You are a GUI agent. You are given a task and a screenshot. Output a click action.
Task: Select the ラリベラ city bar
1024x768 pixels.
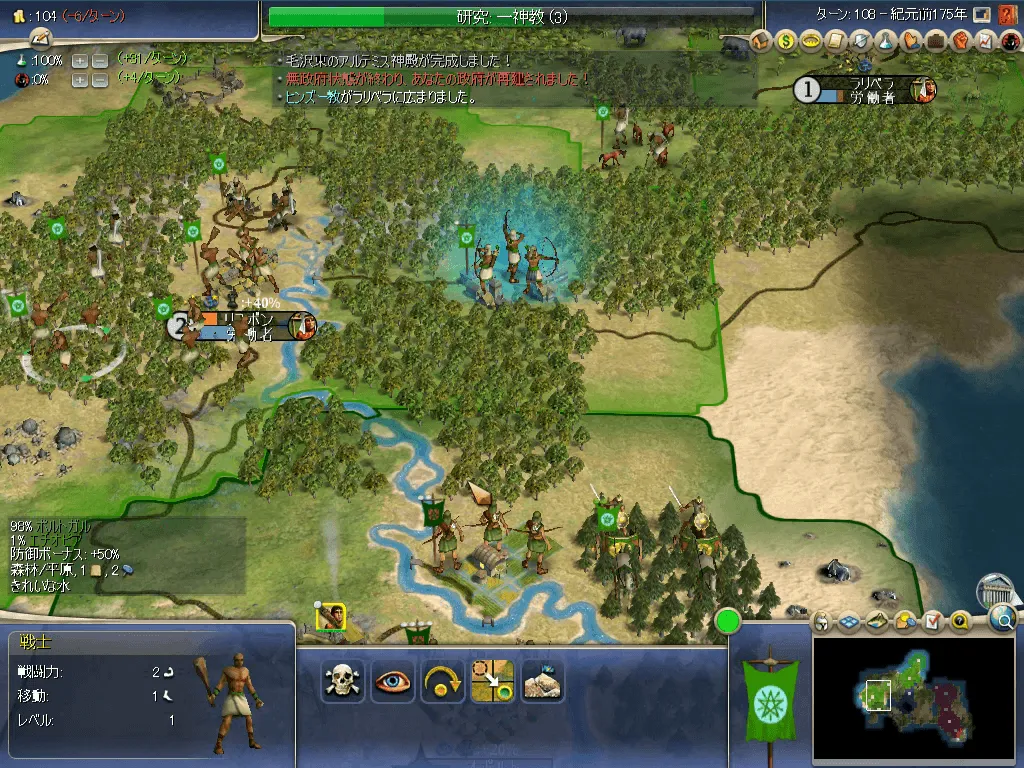pyautogui.click(x=866, y=90)
